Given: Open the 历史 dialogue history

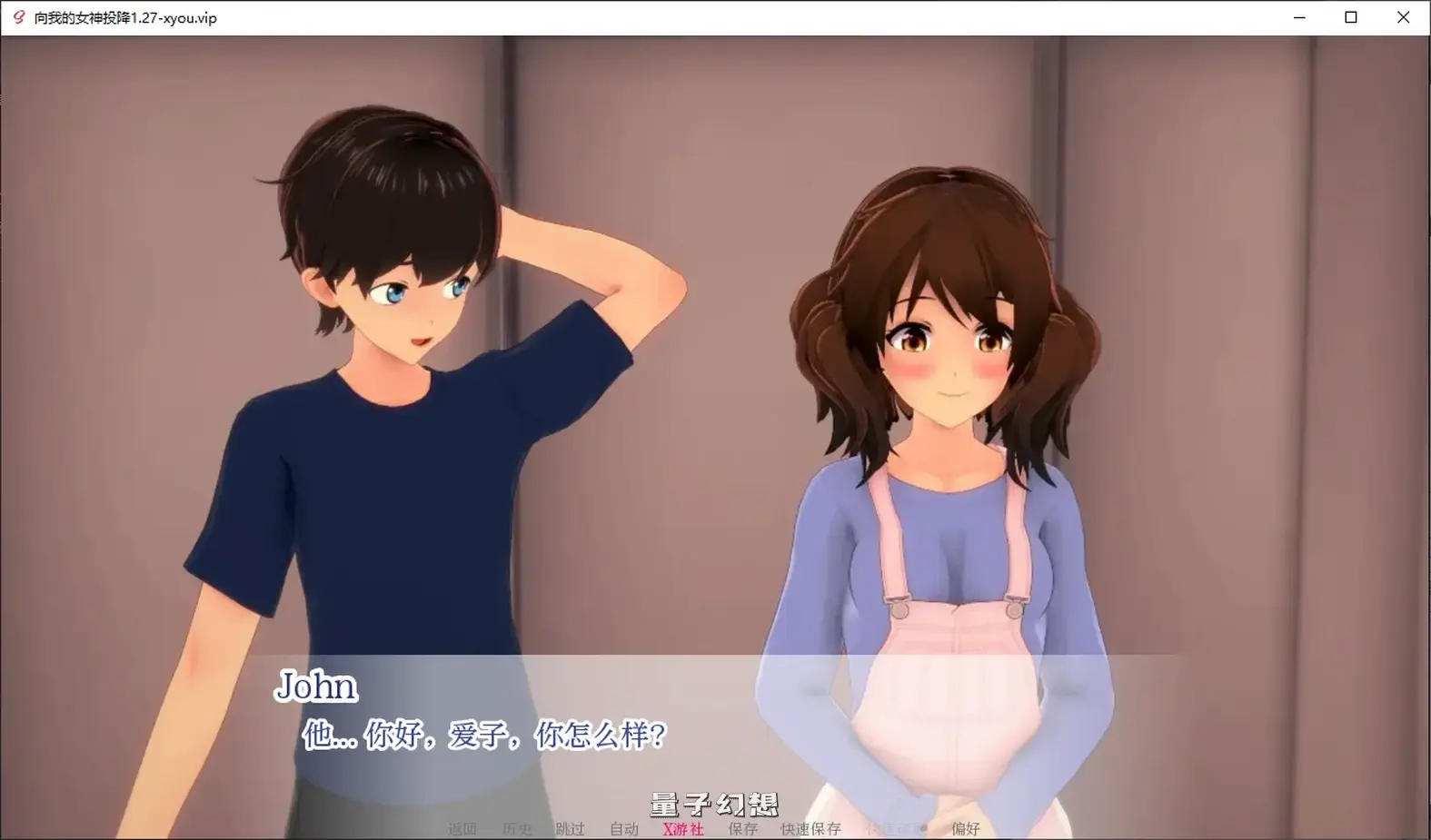Looking at the screenshot, I should [516, 828].
